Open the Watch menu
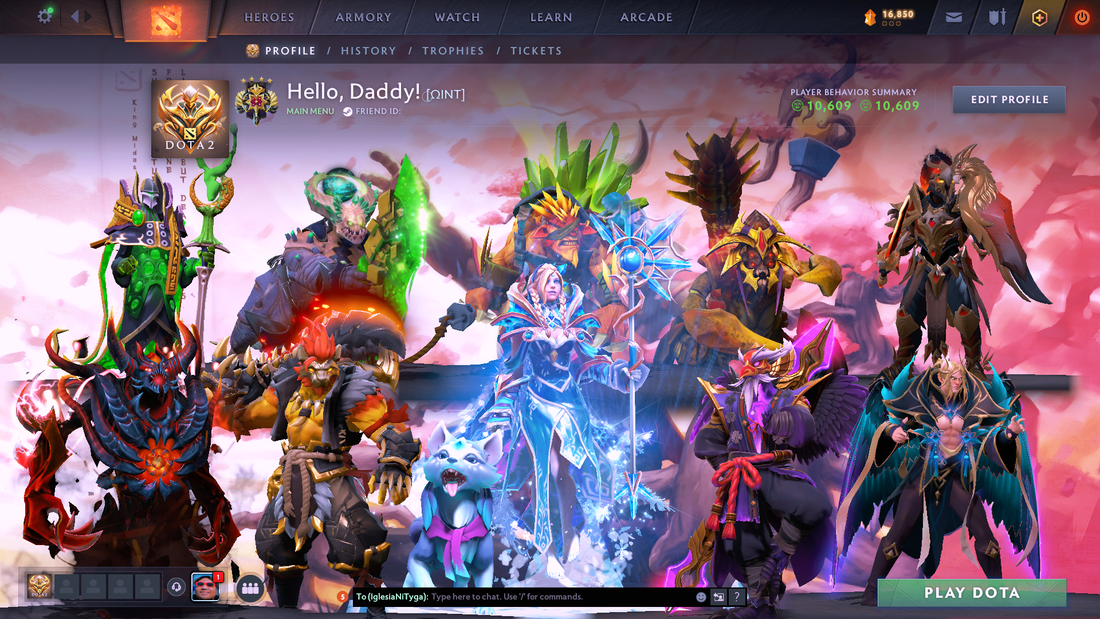1100x619 pixels. pyautogui.click(x=457, y=17)
